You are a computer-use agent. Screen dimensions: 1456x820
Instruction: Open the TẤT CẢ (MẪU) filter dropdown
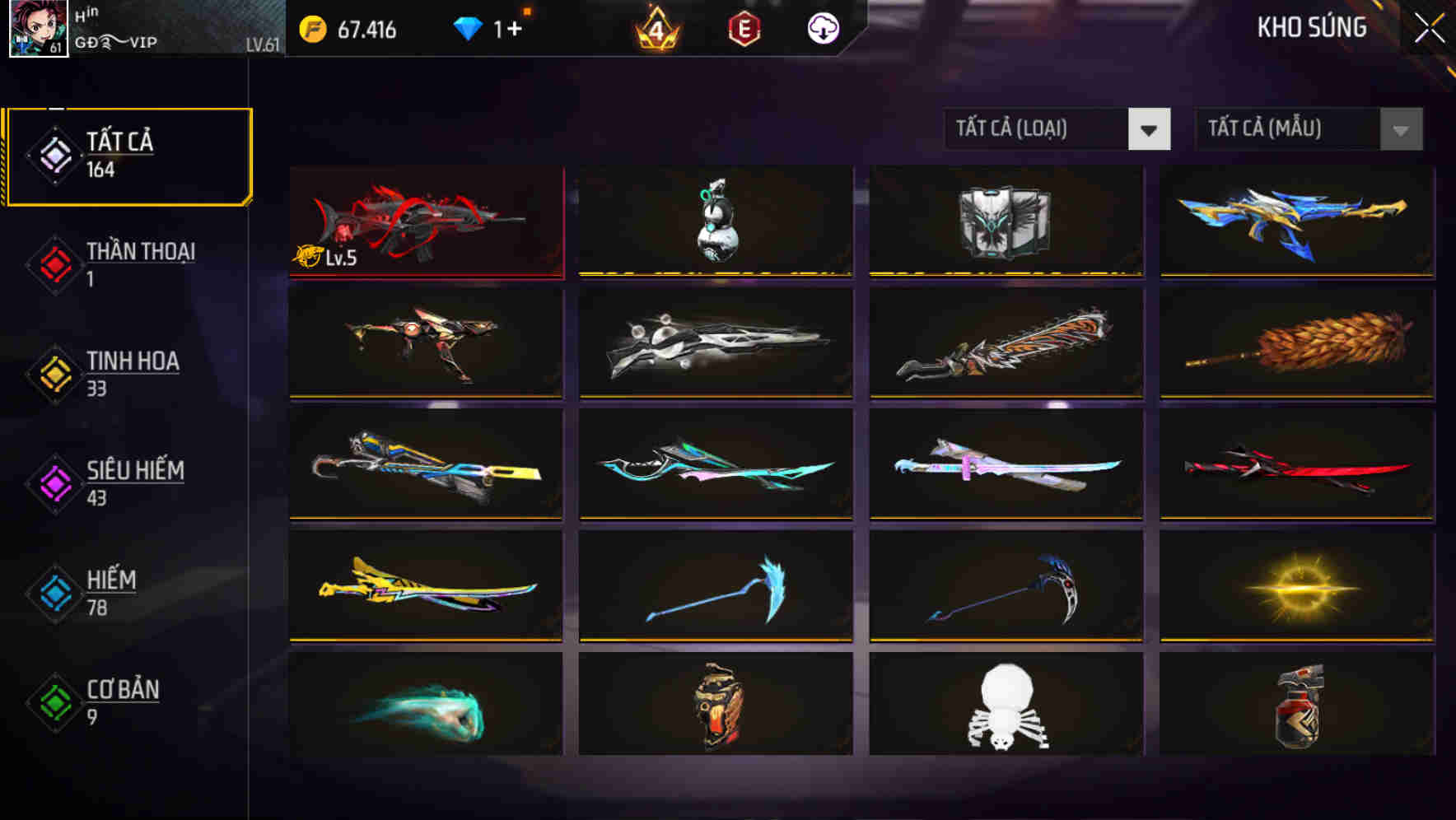tap(1309, 129)
